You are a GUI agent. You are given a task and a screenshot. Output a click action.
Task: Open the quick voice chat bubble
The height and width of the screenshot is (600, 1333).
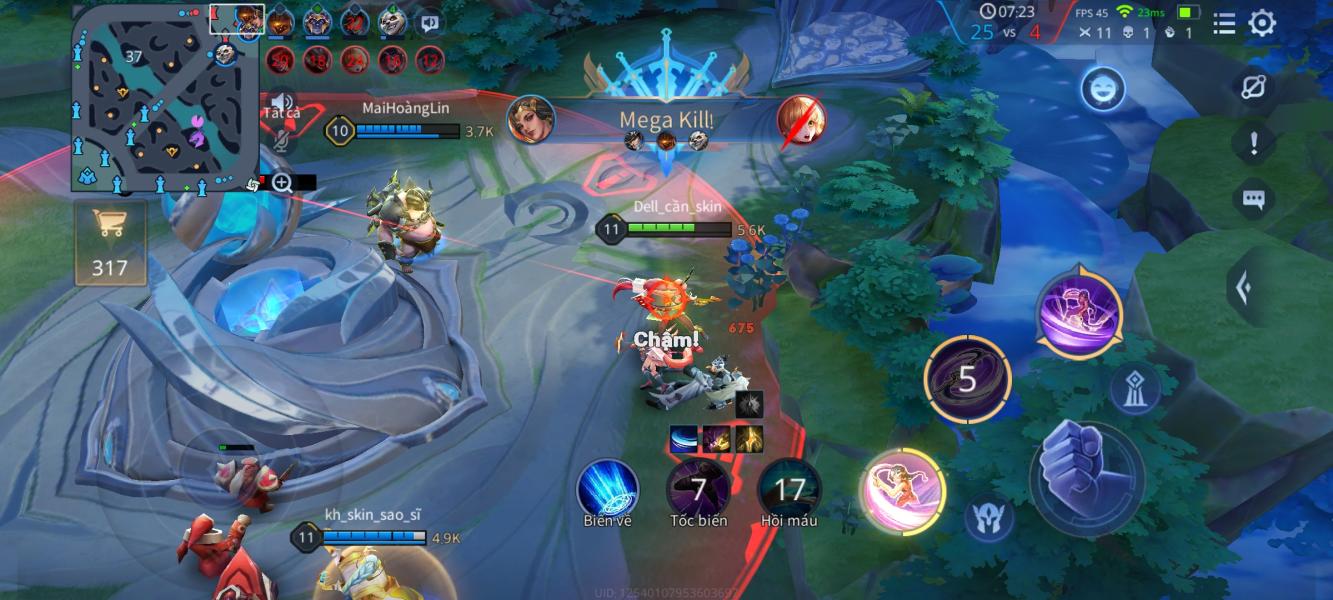[429, 22]
